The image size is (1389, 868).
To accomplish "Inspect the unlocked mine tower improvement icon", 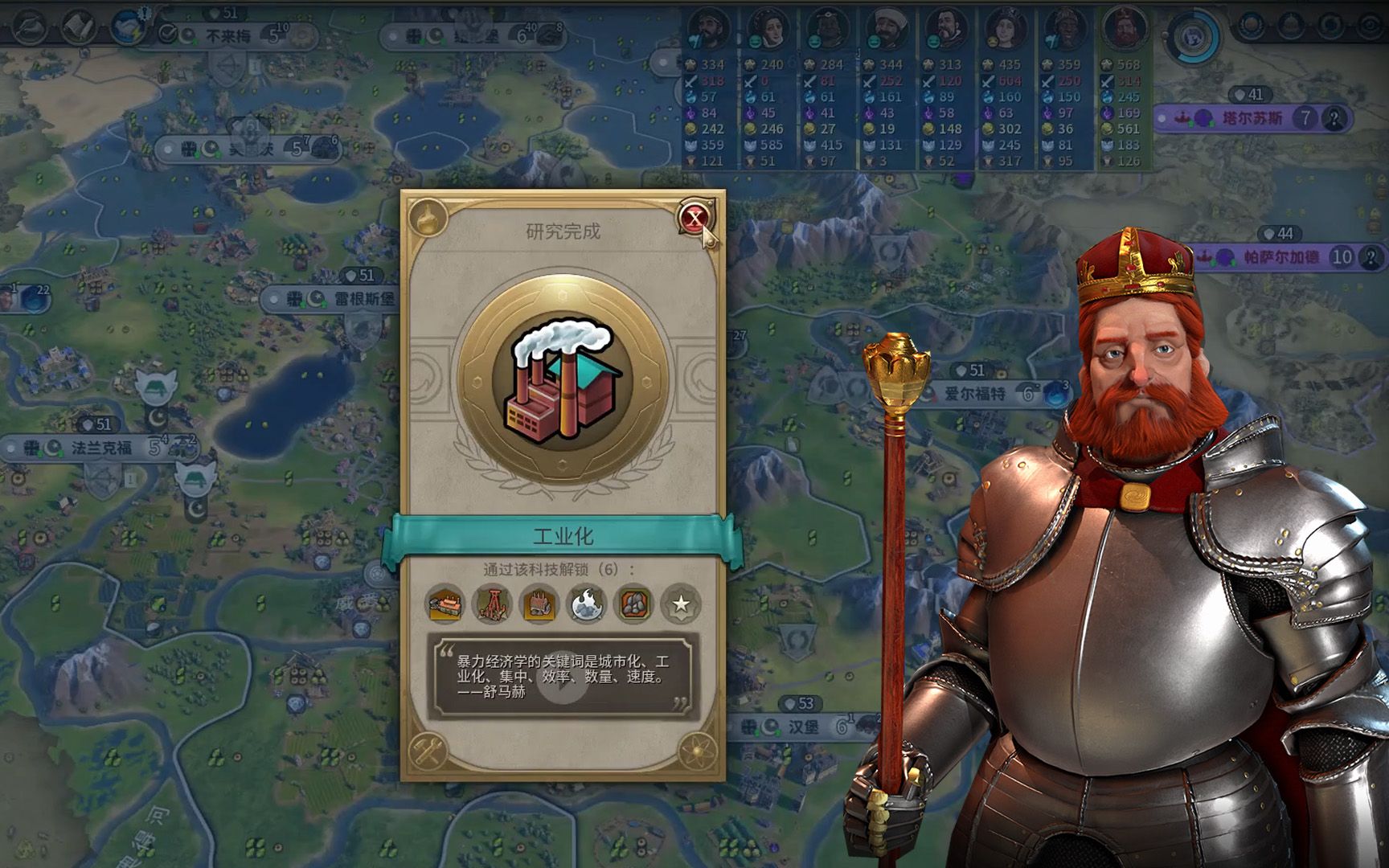I will tap(492, 604).
